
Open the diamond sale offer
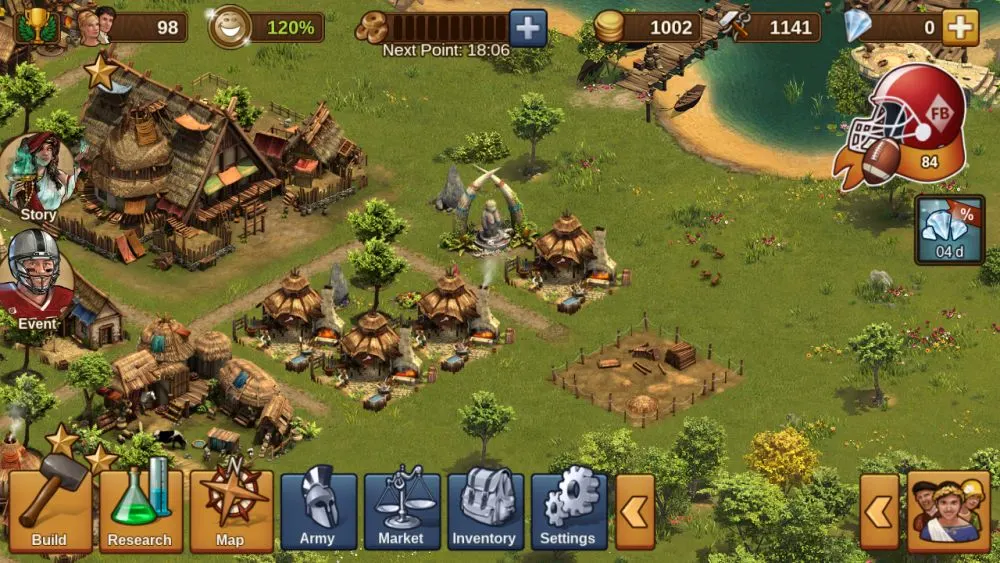point(948,229)
